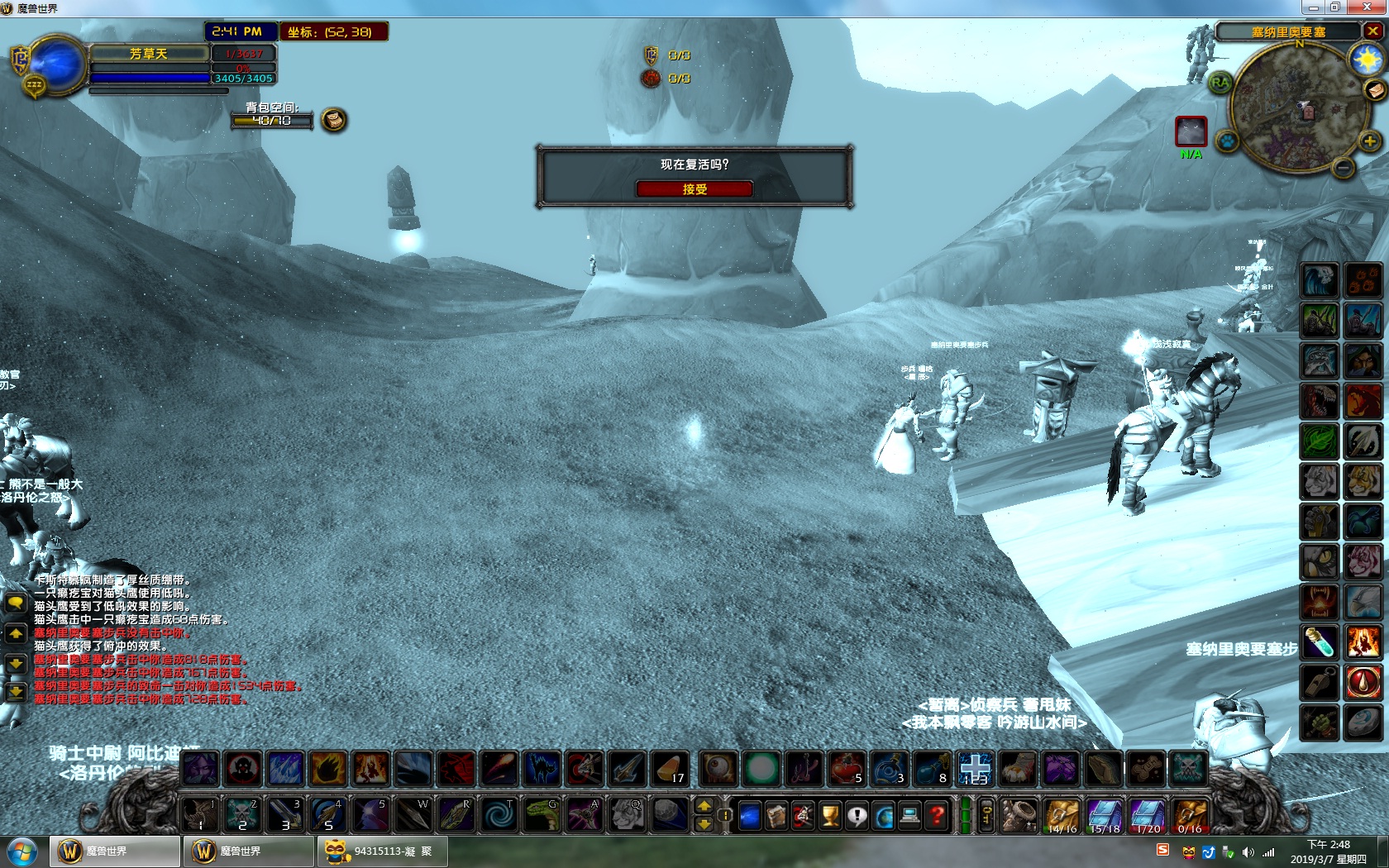Toggle the sun day-night indicator on minimap

[1366, 60]
